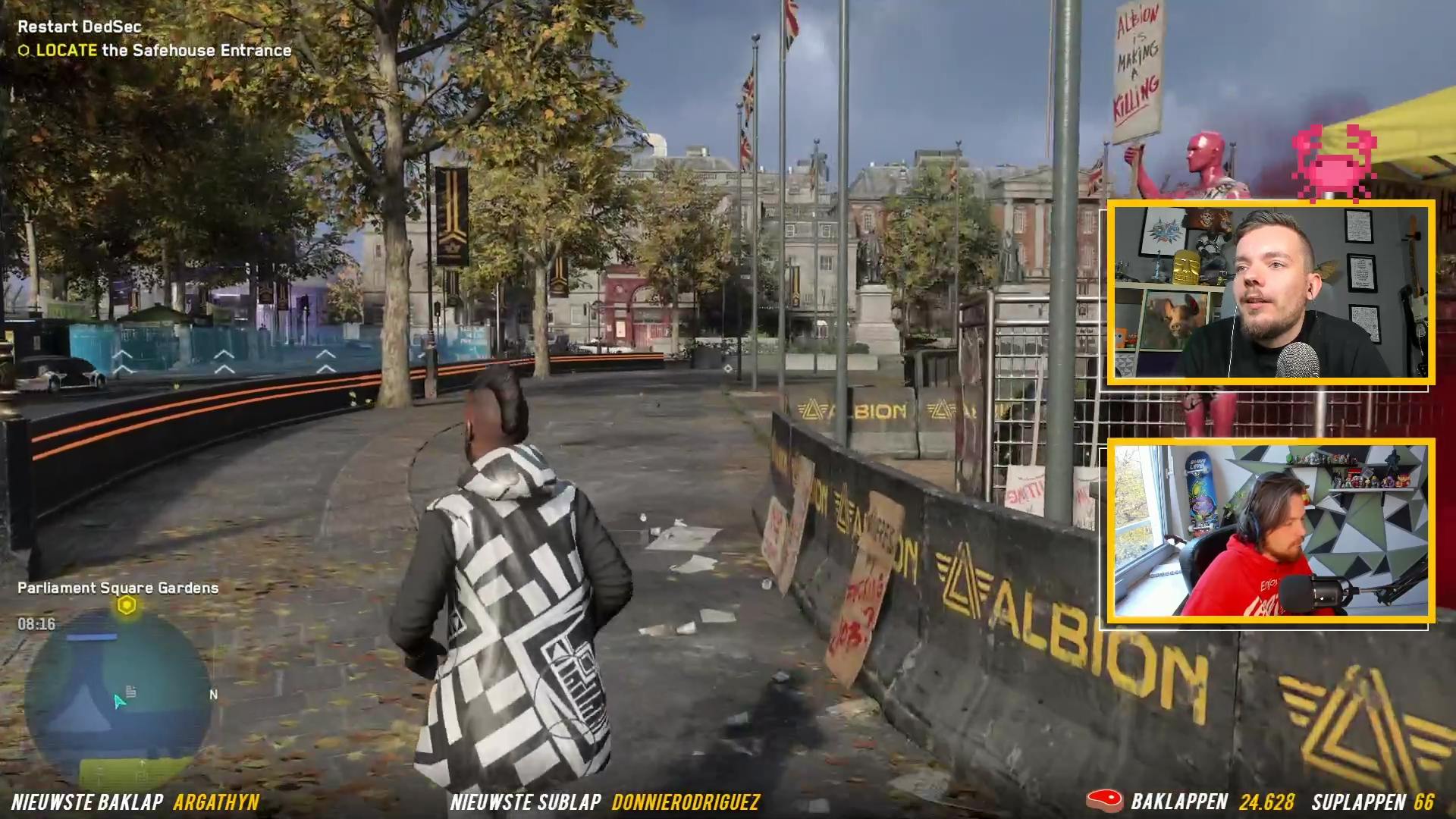Viewport: 1456px width, 819px height.
Task: Select the yellow objective marker above the minimap
Action: (127, 606)
